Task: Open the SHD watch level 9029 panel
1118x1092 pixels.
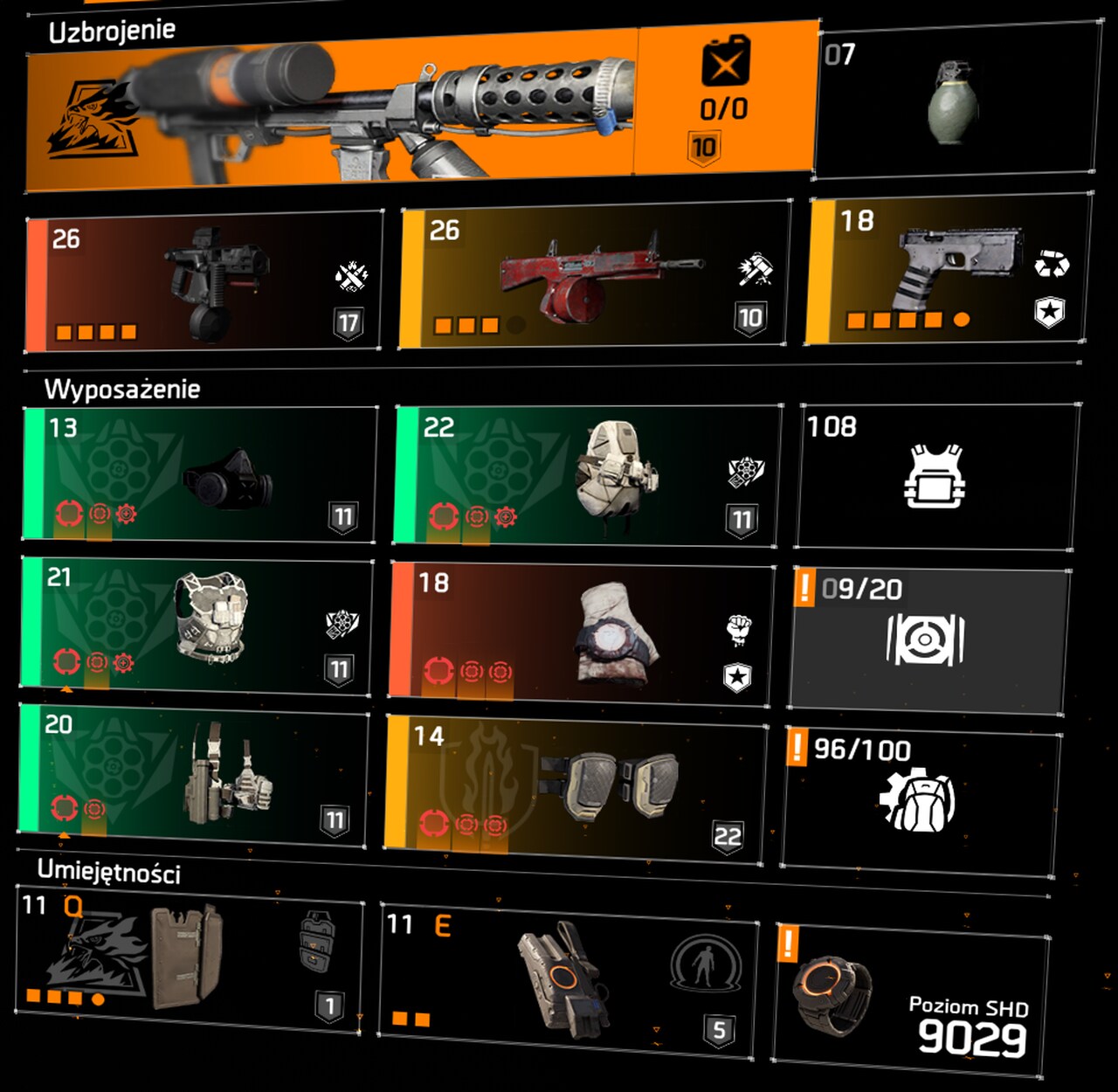Action: (911, 1002)
